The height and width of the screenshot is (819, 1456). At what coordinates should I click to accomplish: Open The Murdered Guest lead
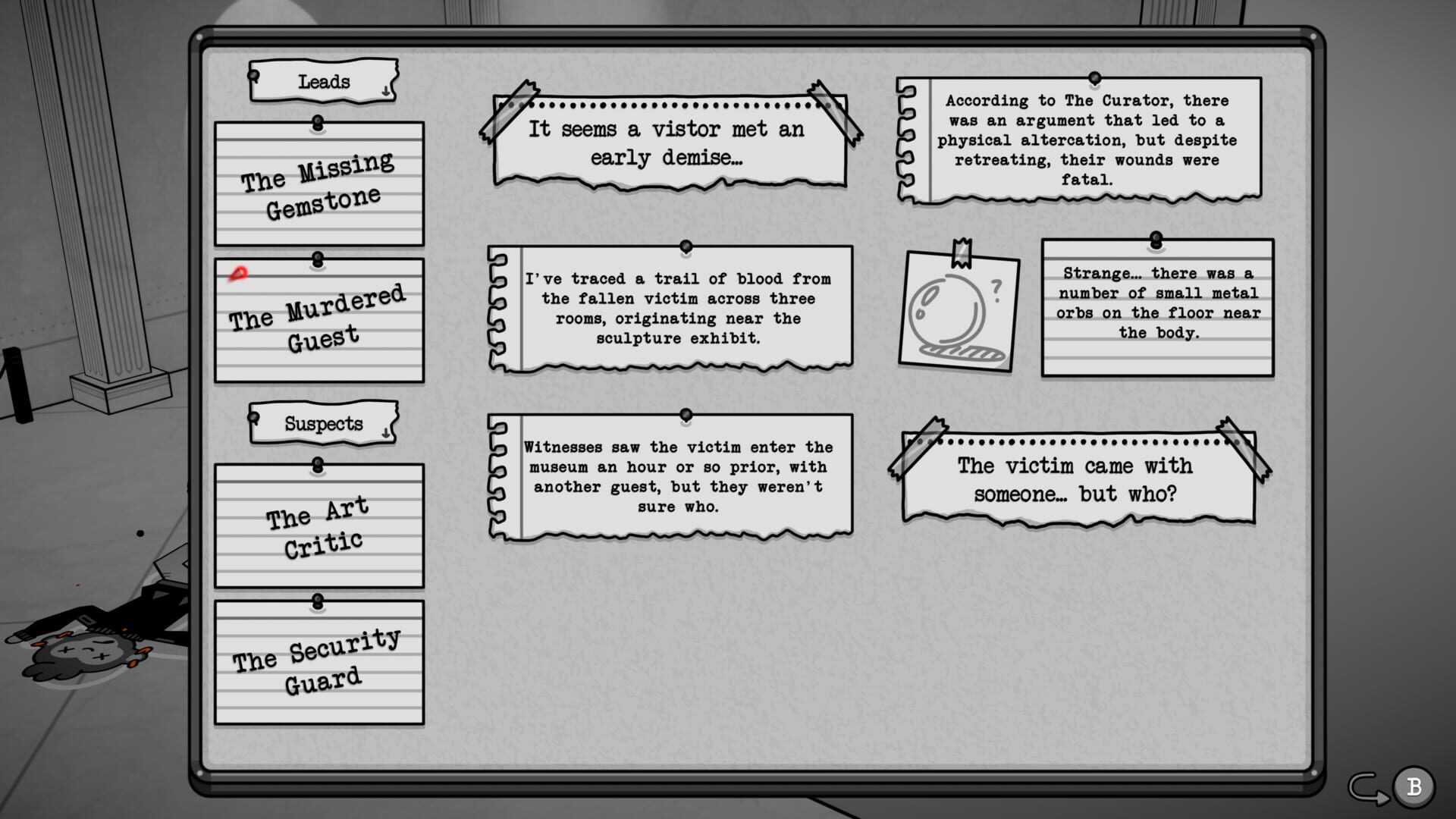click(318, 318)
